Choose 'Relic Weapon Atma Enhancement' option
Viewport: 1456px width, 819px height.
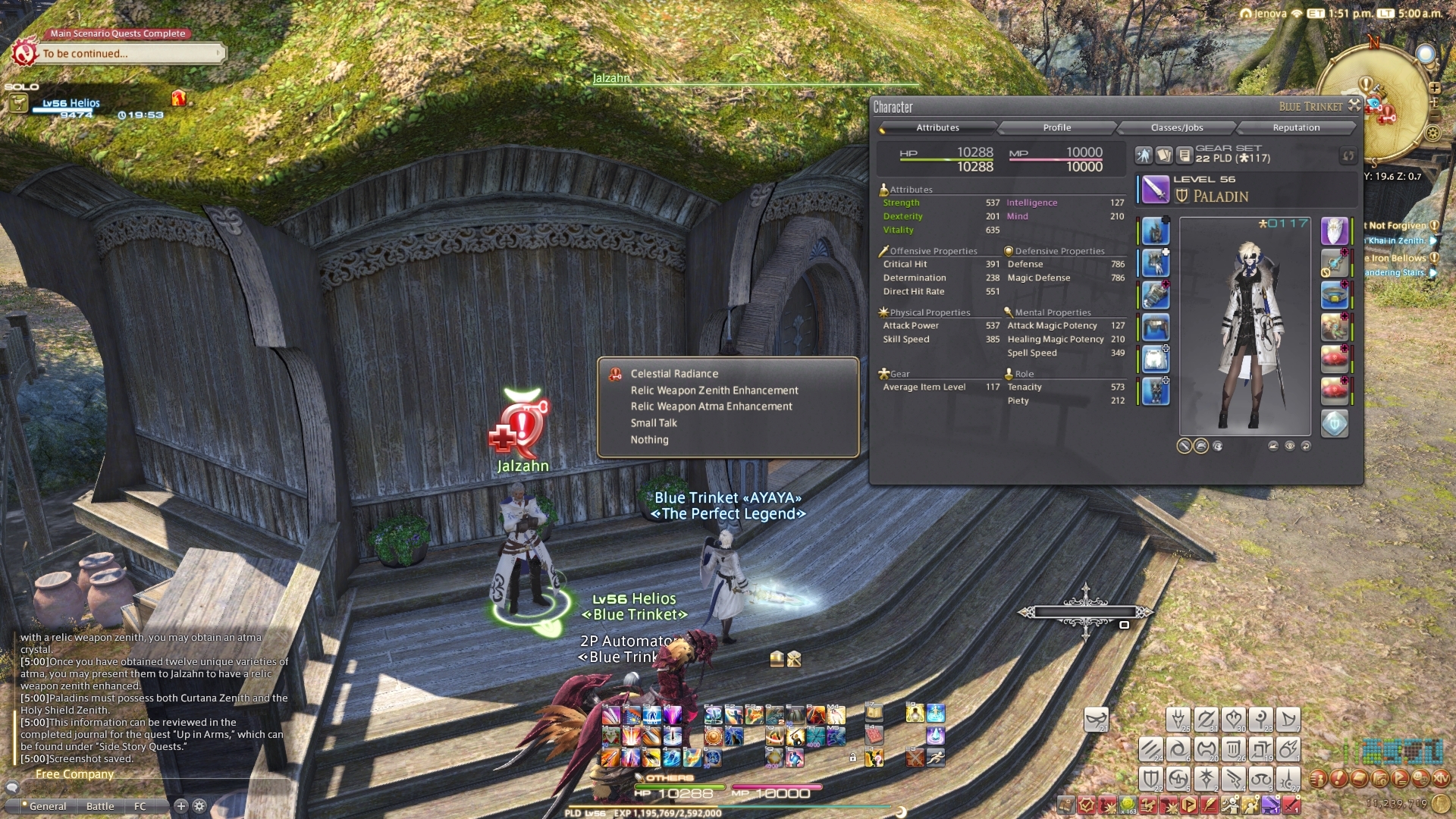(x=711, y=406)
